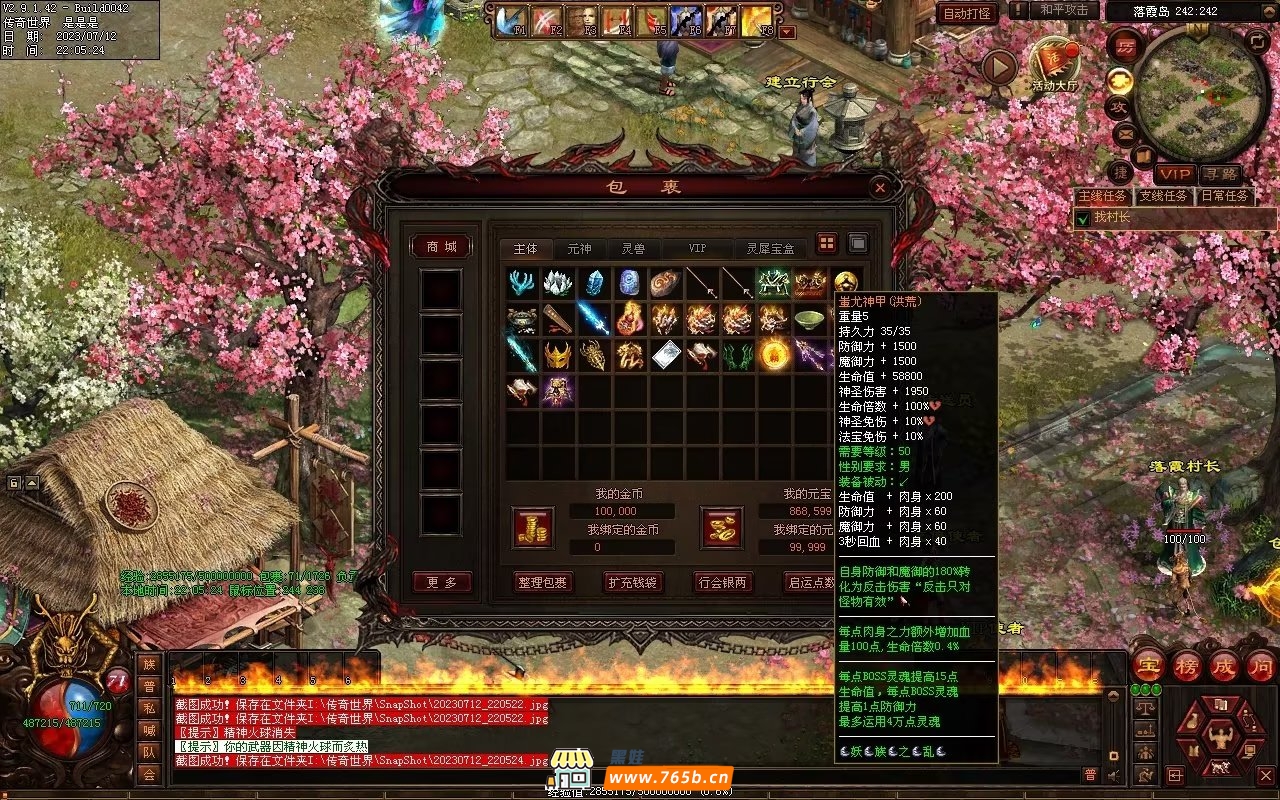This screenshot has height=800, width=1280.
Task: Close the 包裹 inventory window
Action: pyautogui.click(x=879, y=187)
